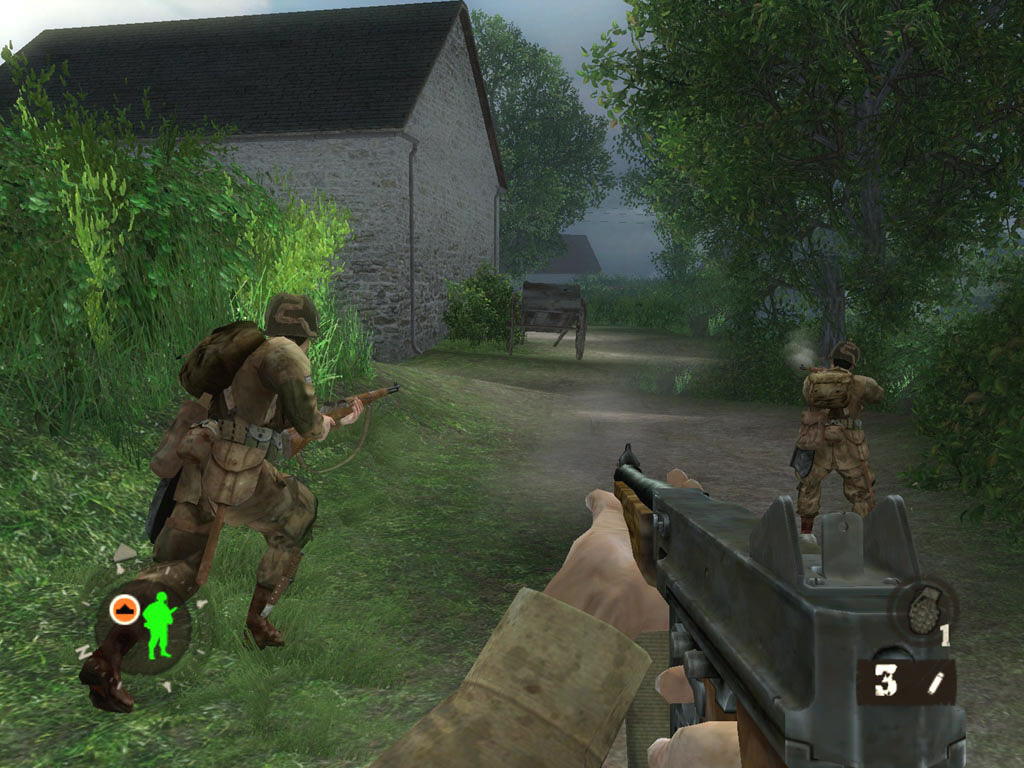Click the orange team marker badge
Image resolution: width=1024 pixels, height=768 pixels.
[124, 609]
